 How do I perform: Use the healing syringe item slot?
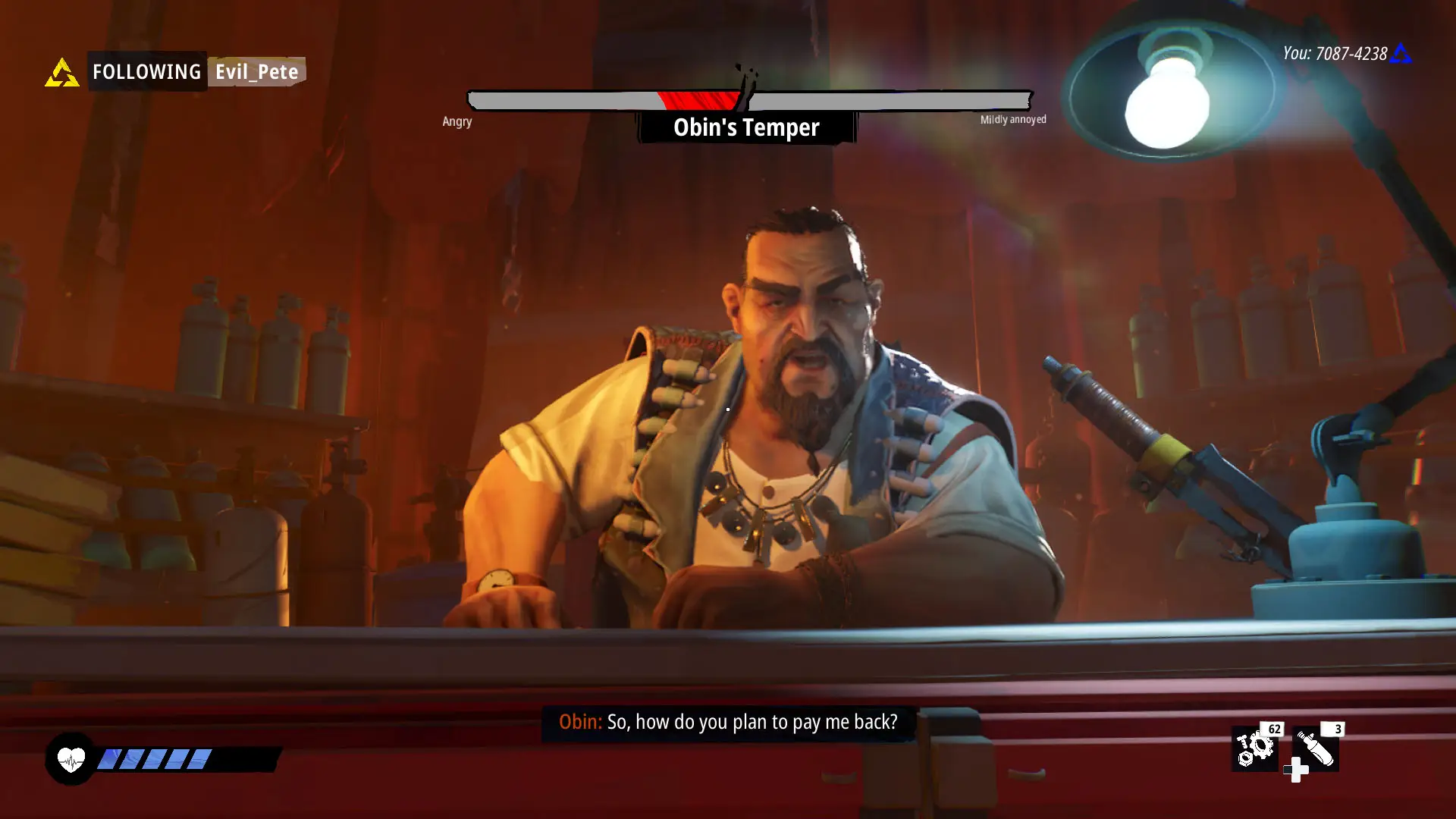point(1316,748)
